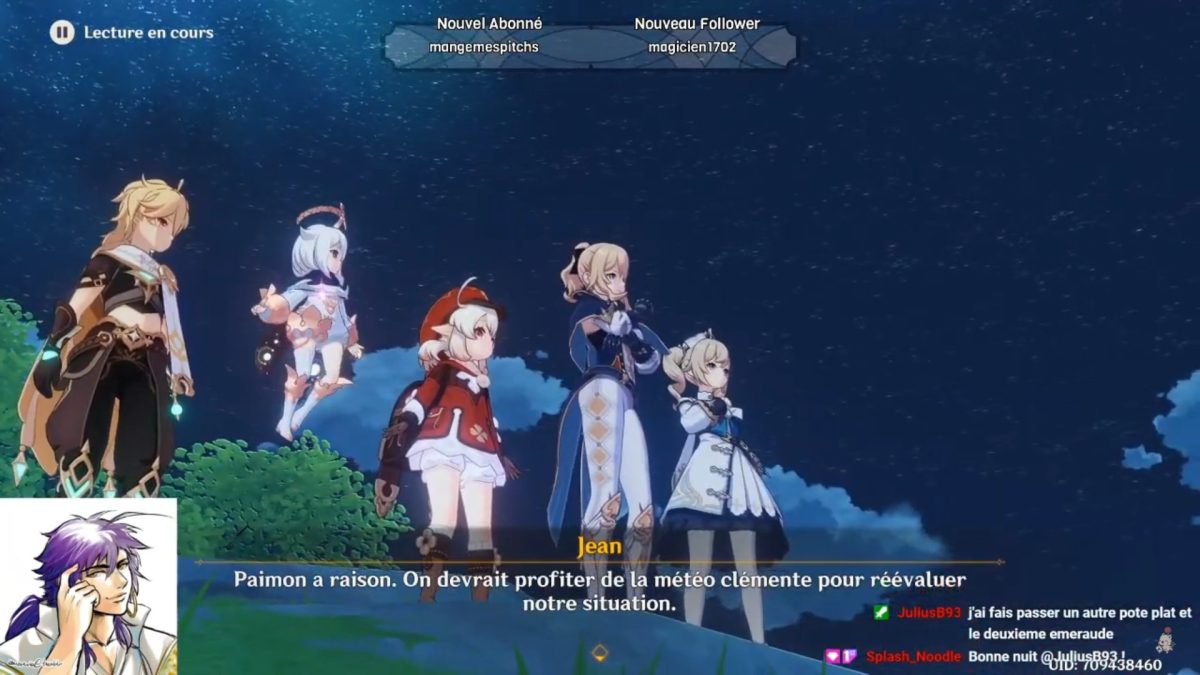Pause the cutscene auto-play
The height and width of the screenshot is (675, 1200).
coord(62,32)
